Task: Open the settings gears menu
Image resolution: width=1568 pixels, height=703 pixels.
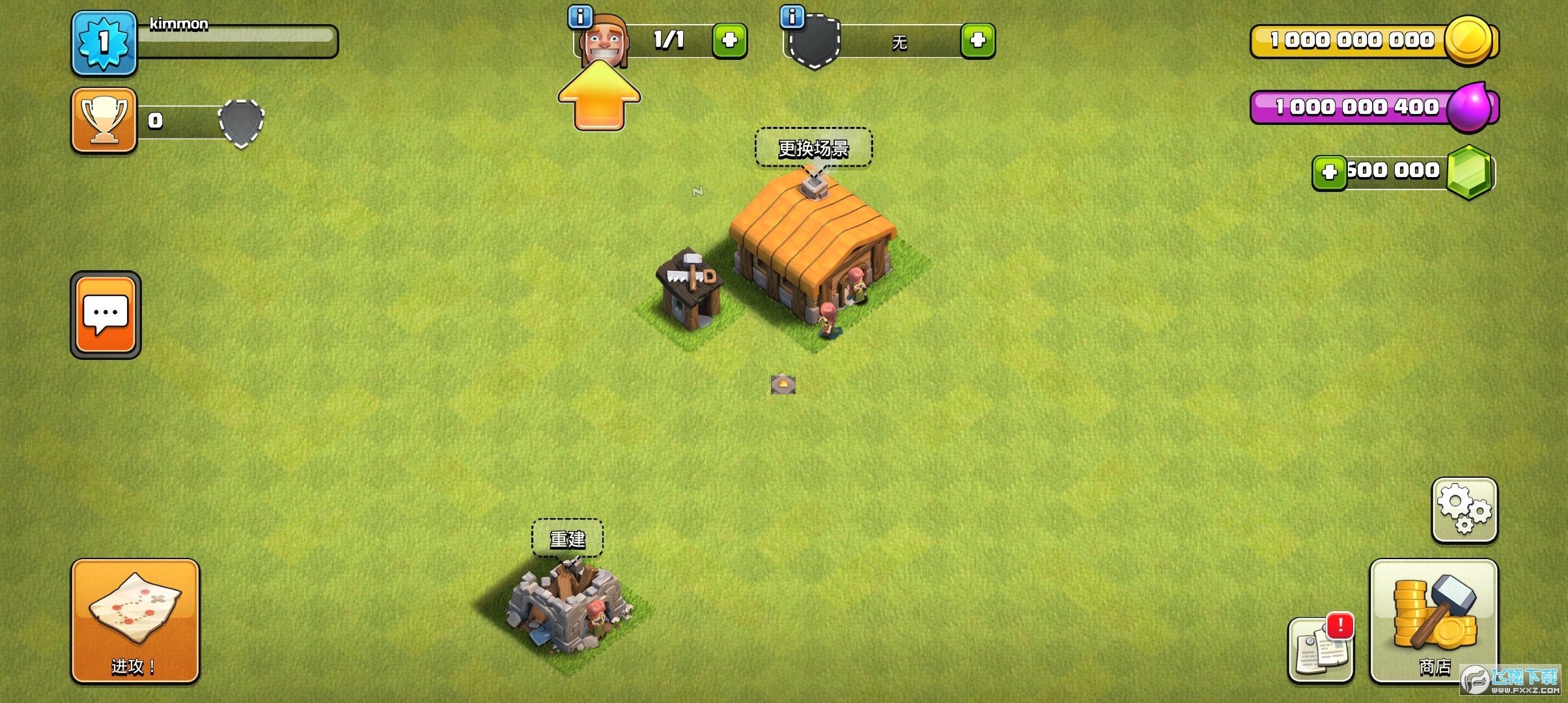Action: 1464,510
